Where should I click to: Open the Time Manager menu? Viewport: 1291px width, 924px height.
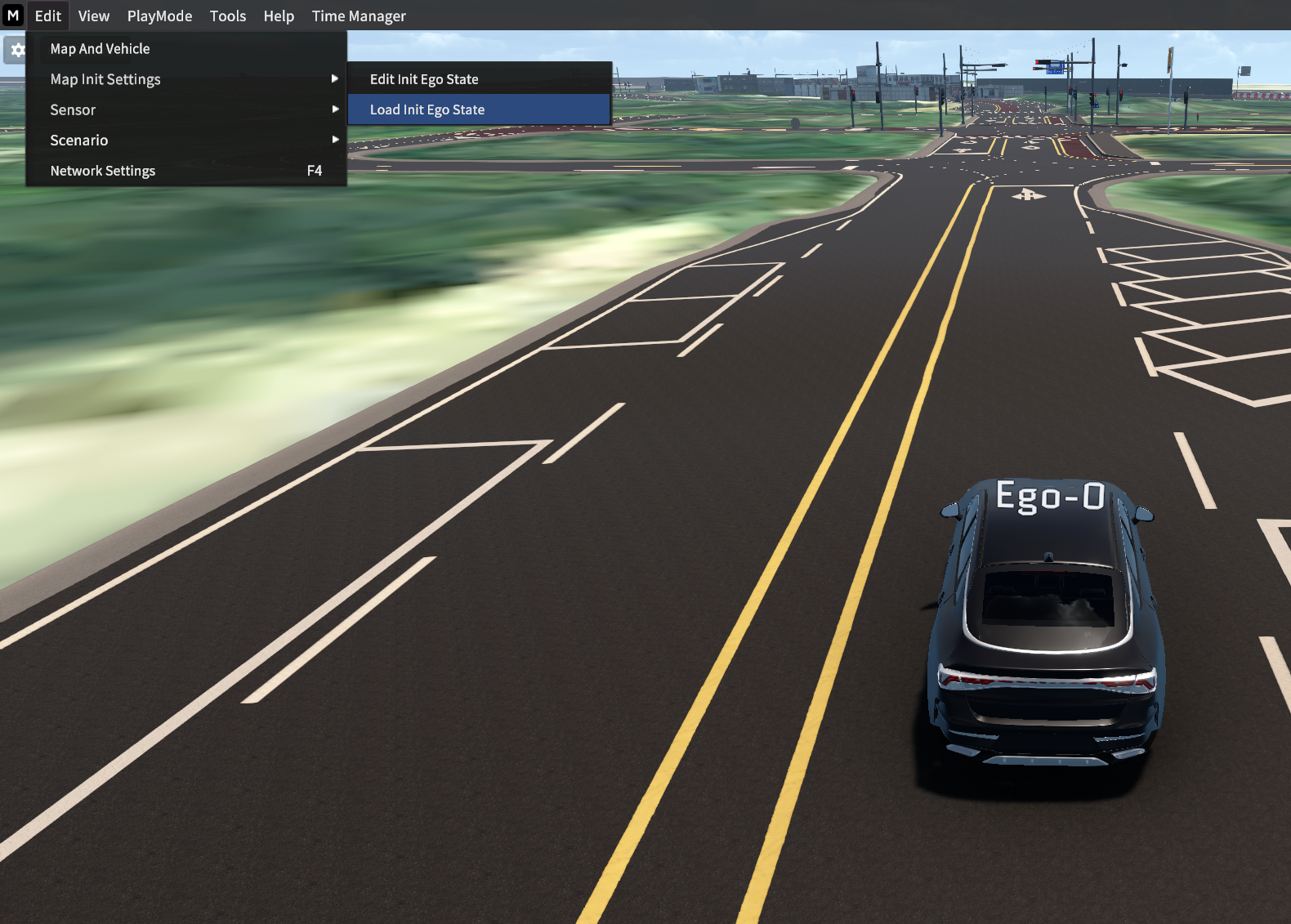pos(359,16)
